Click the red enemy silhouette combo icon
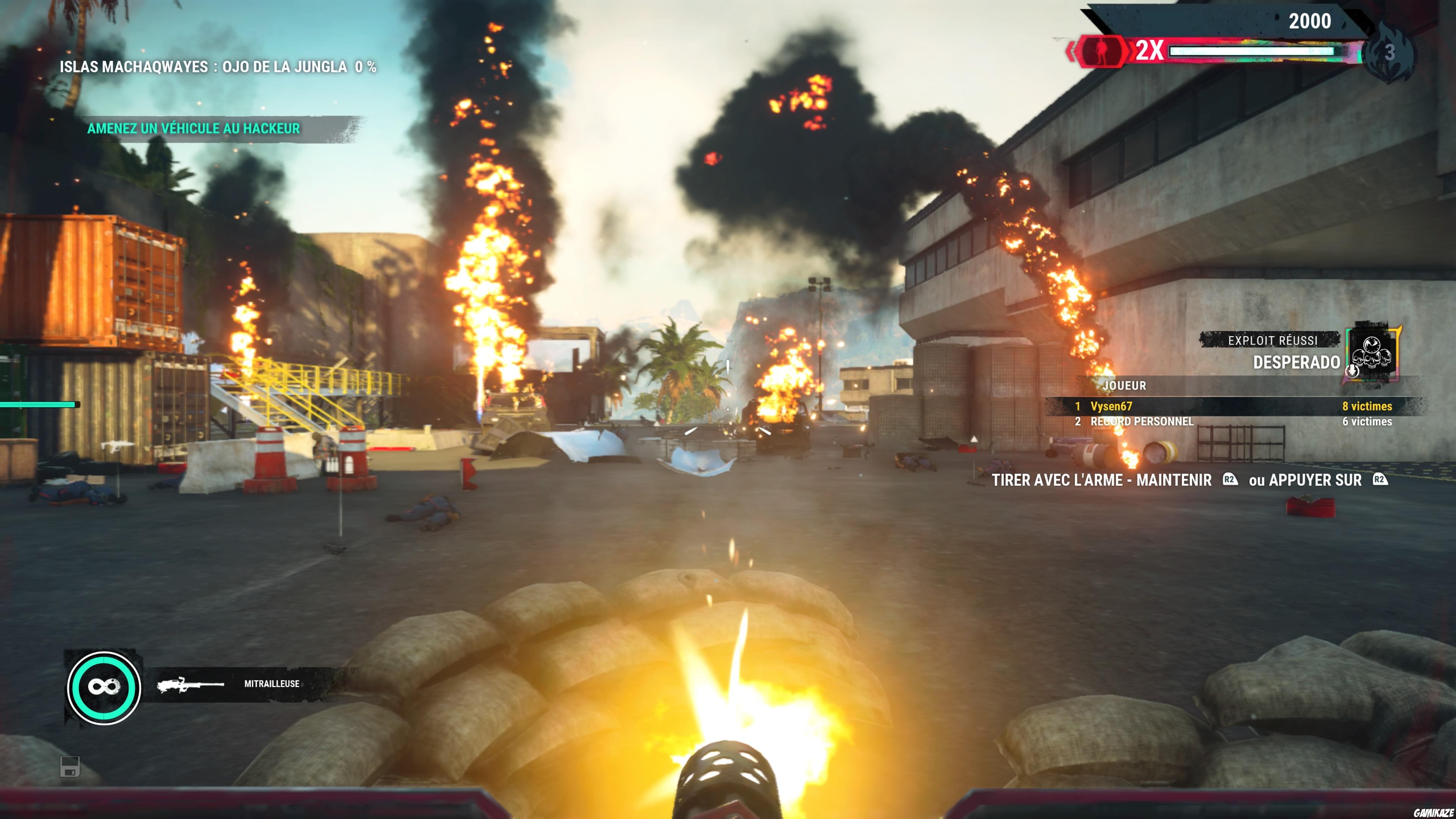The width and height of the screenshot is (1456, 819). coord(1100,51)
